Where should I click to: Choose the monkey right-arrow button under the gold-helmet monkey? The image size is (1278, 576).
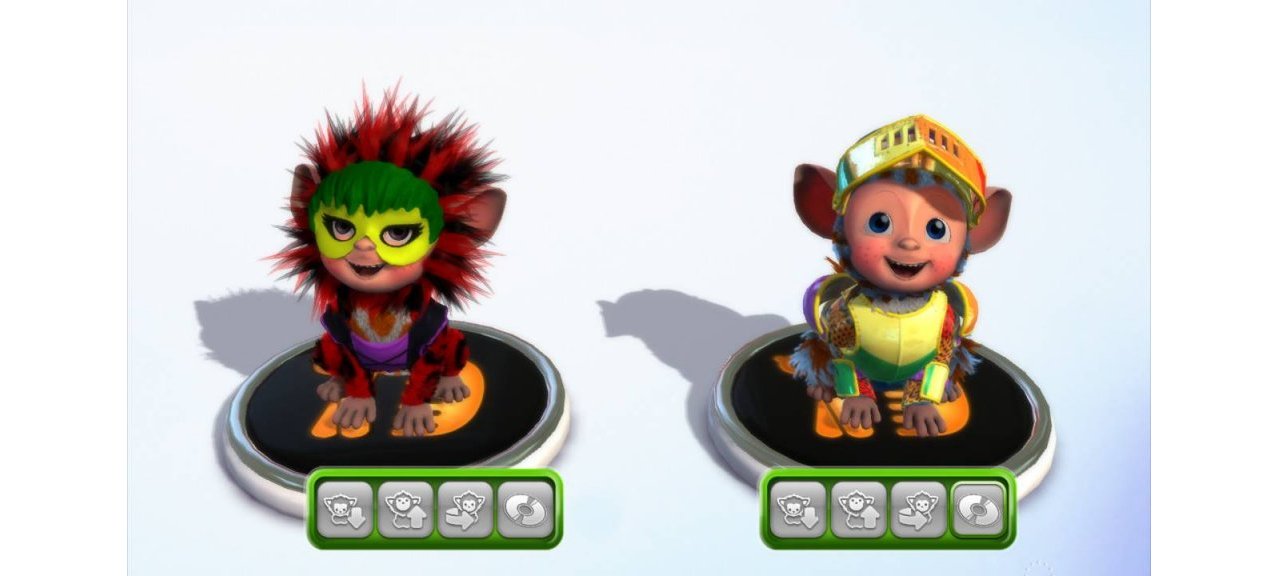919,509
